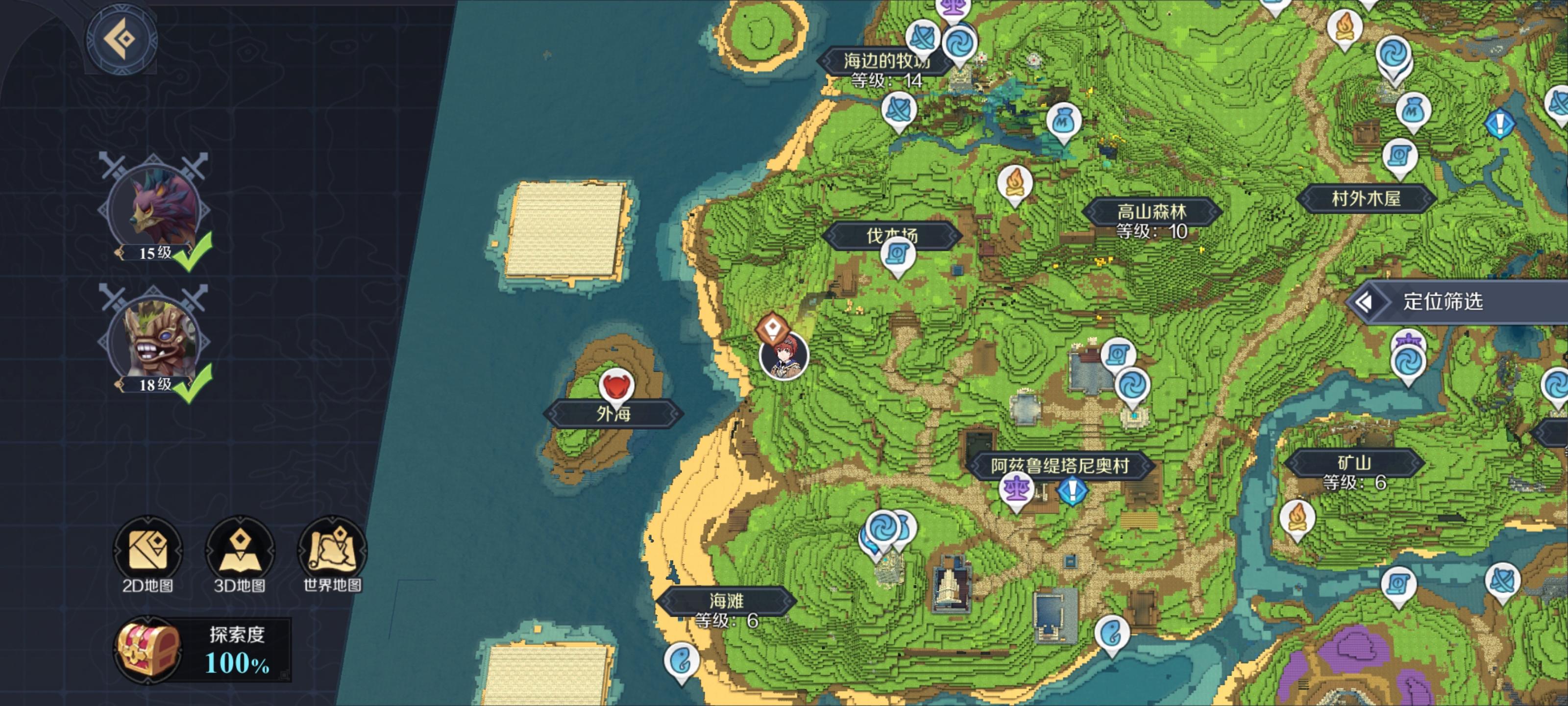The height and width of the screenshot is (706, 1568).
Task: Select the 外海 location label
Action: click(x=613, y=414)
